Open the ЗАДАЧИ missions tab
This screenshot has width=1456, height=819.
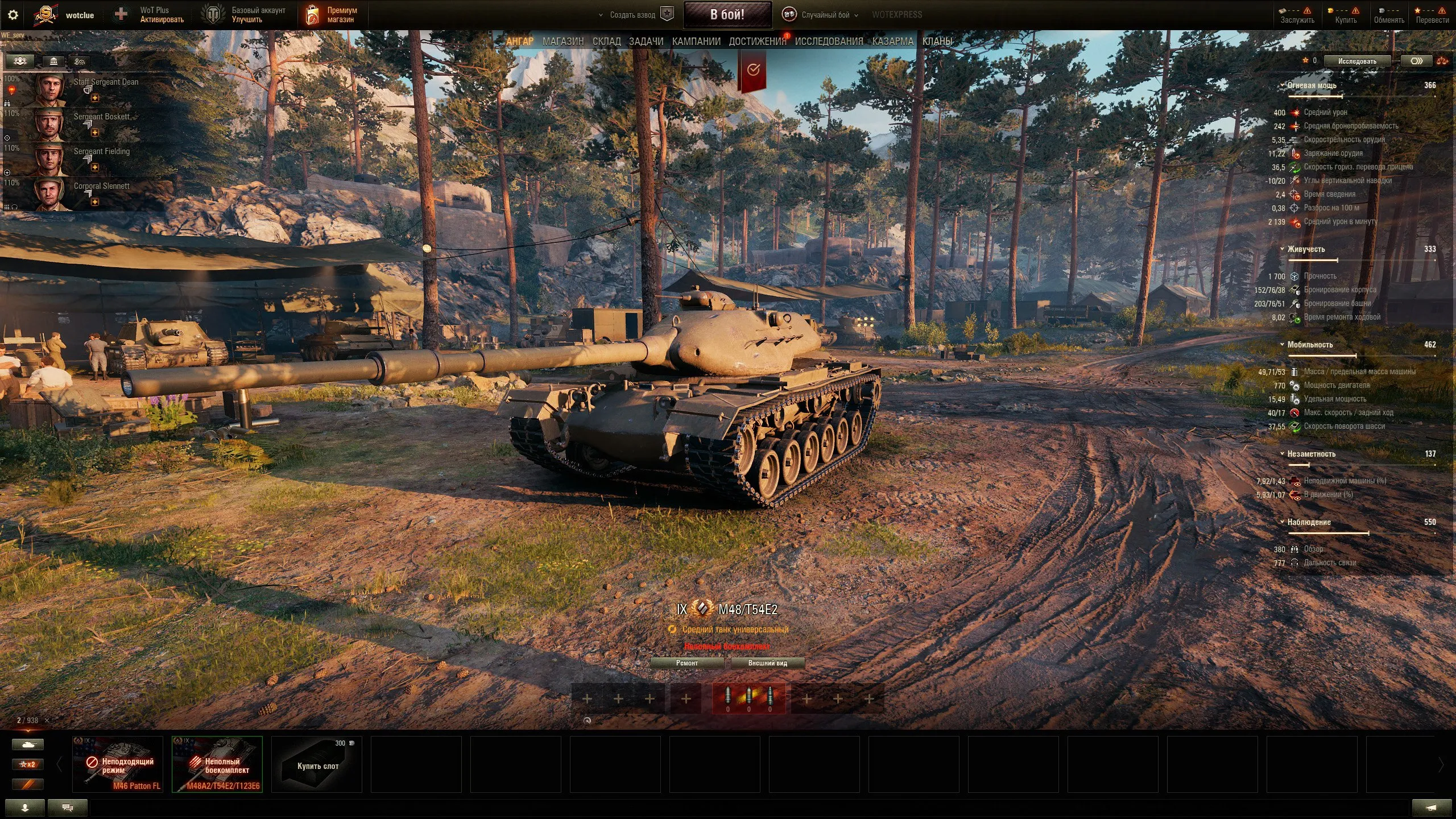[x=646, y=42]
